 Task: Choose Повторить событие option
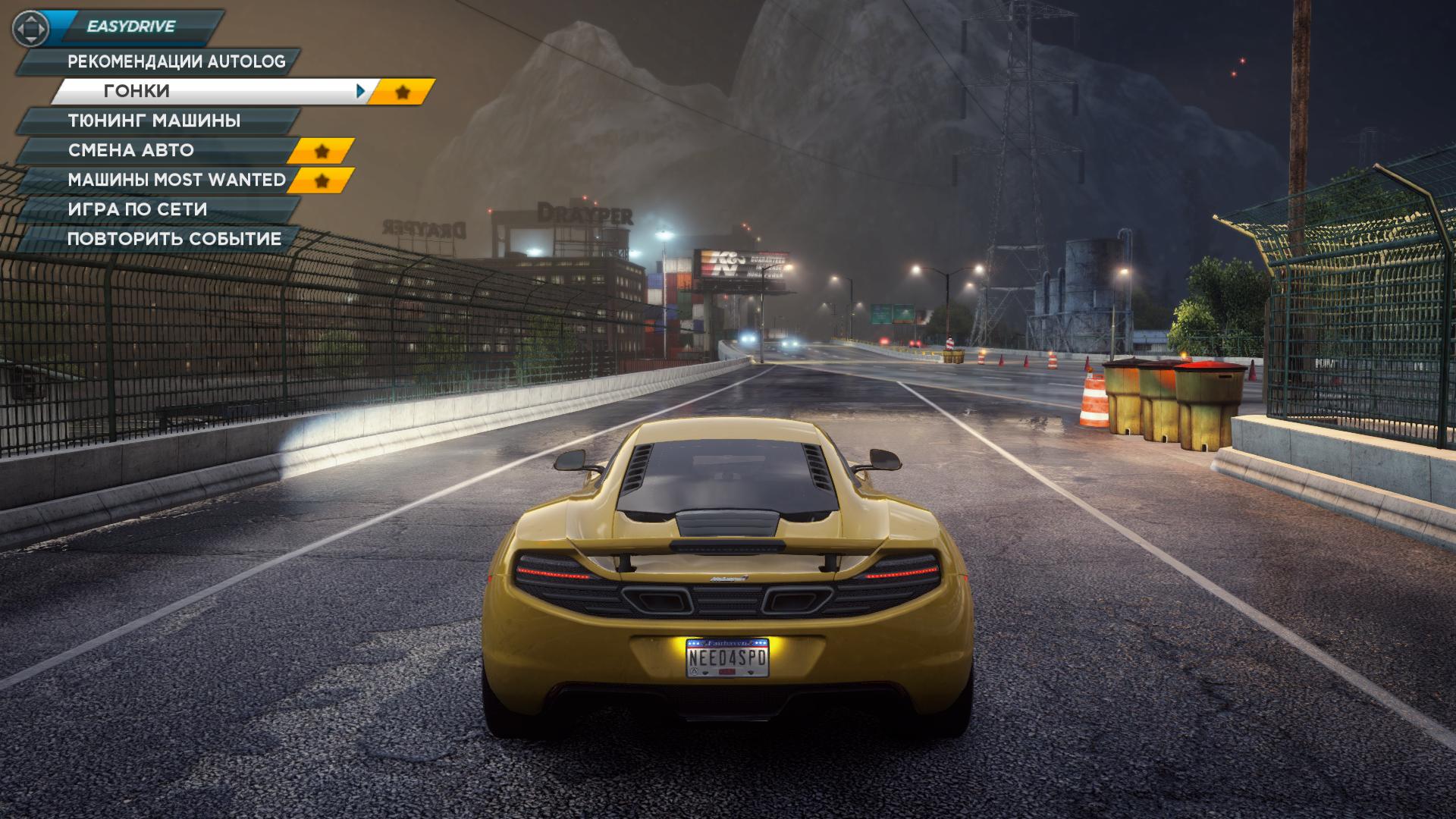(174, 239)
